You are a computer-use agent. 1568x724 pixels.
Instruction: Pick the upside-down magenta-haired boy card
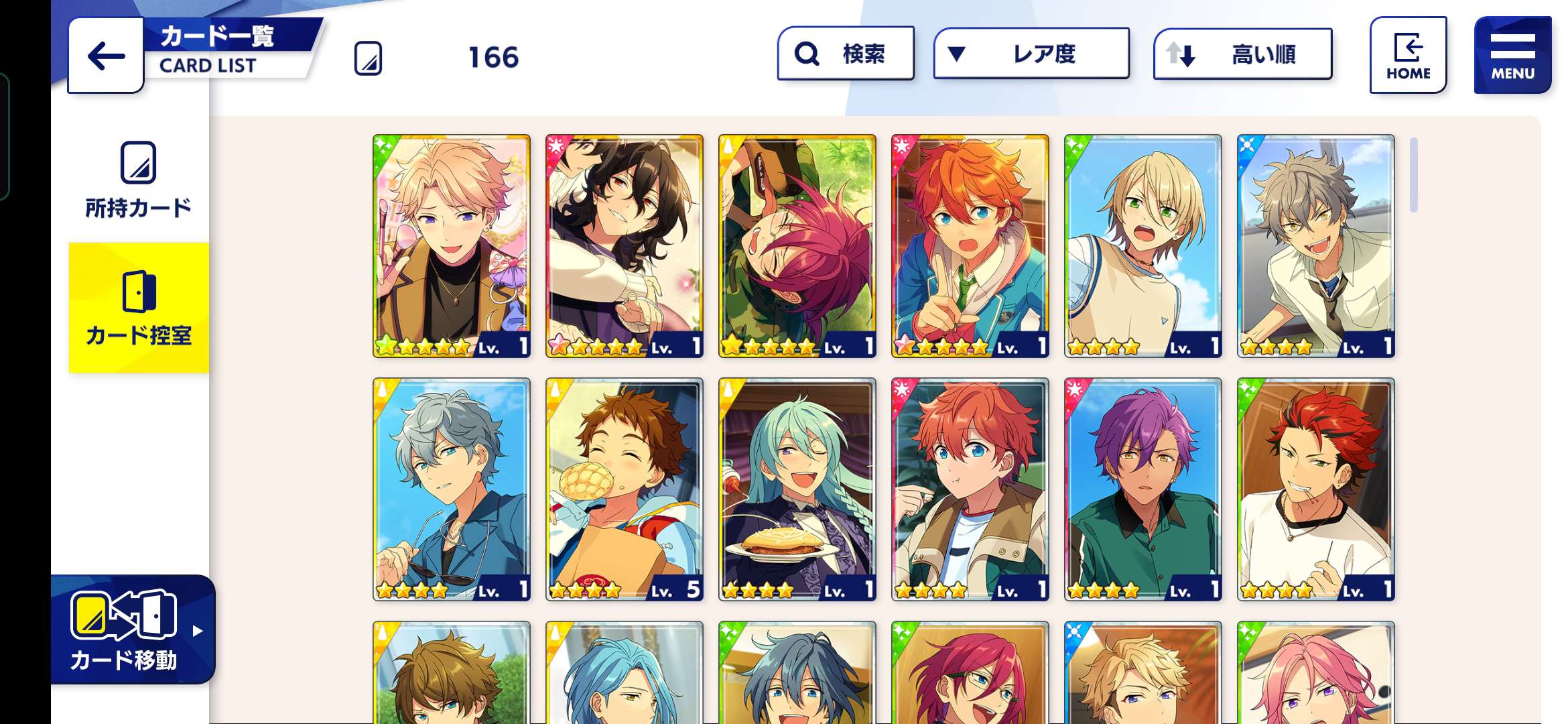tap(797, 245)
